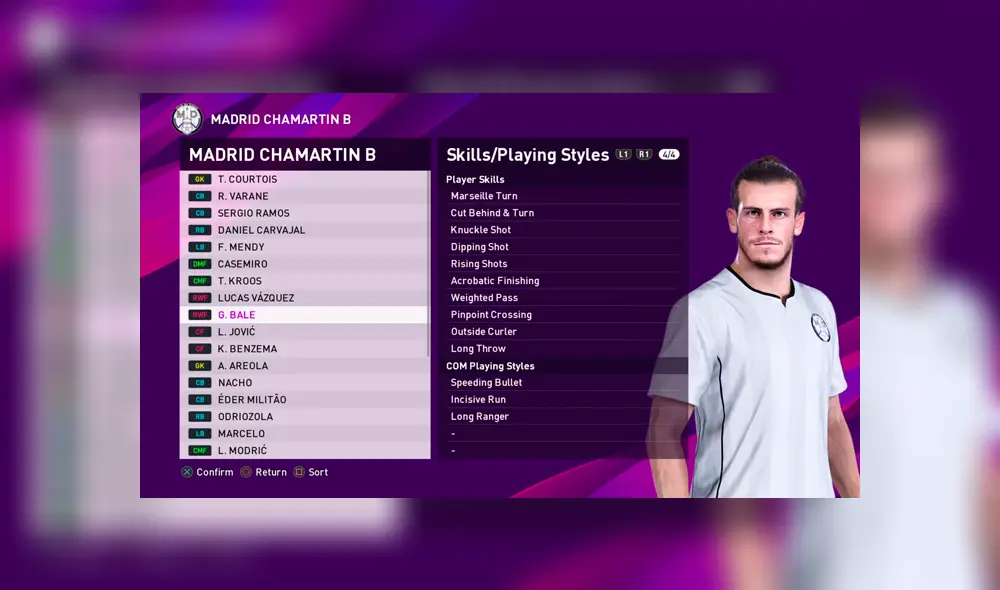
Task: Select L. Modrić at the list bottom
Action: click(x=304, y=451)
